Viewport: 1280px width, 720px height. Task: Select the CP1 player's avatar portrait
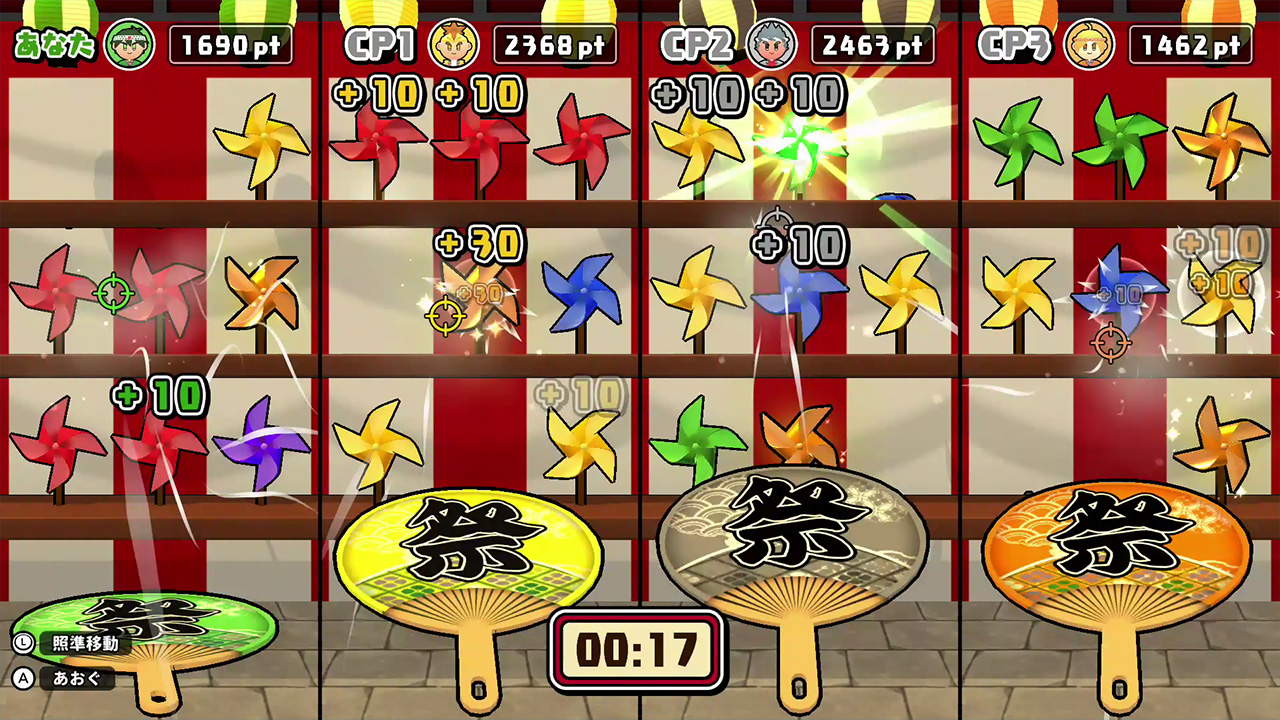click(455, 42)
